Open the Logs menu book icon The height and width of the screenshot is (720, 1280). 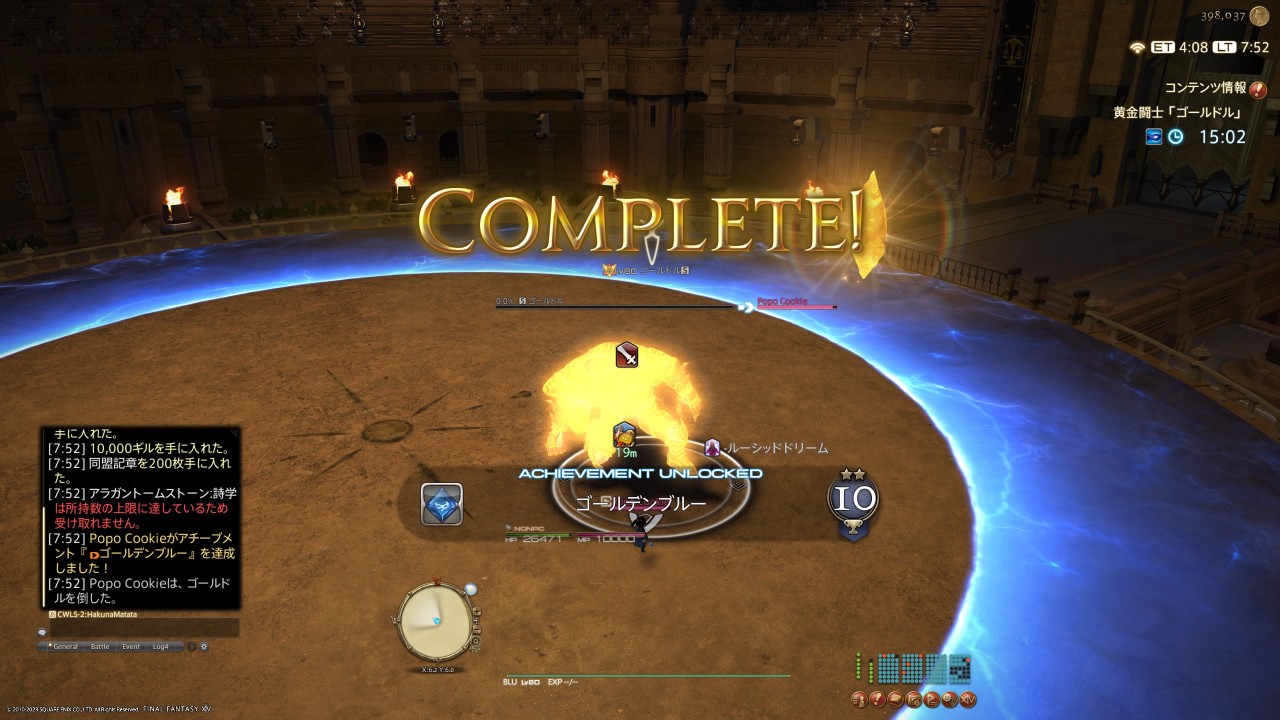point(895,698)
